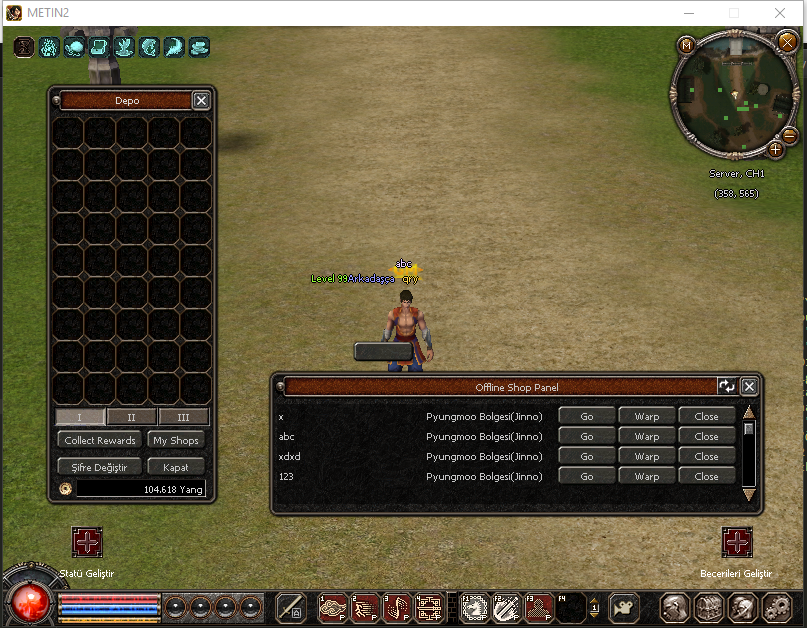Open Becerileri Geliştir with the red plus icon
The width and height of the screenshot is (807, 628).
tap(737, 542)
